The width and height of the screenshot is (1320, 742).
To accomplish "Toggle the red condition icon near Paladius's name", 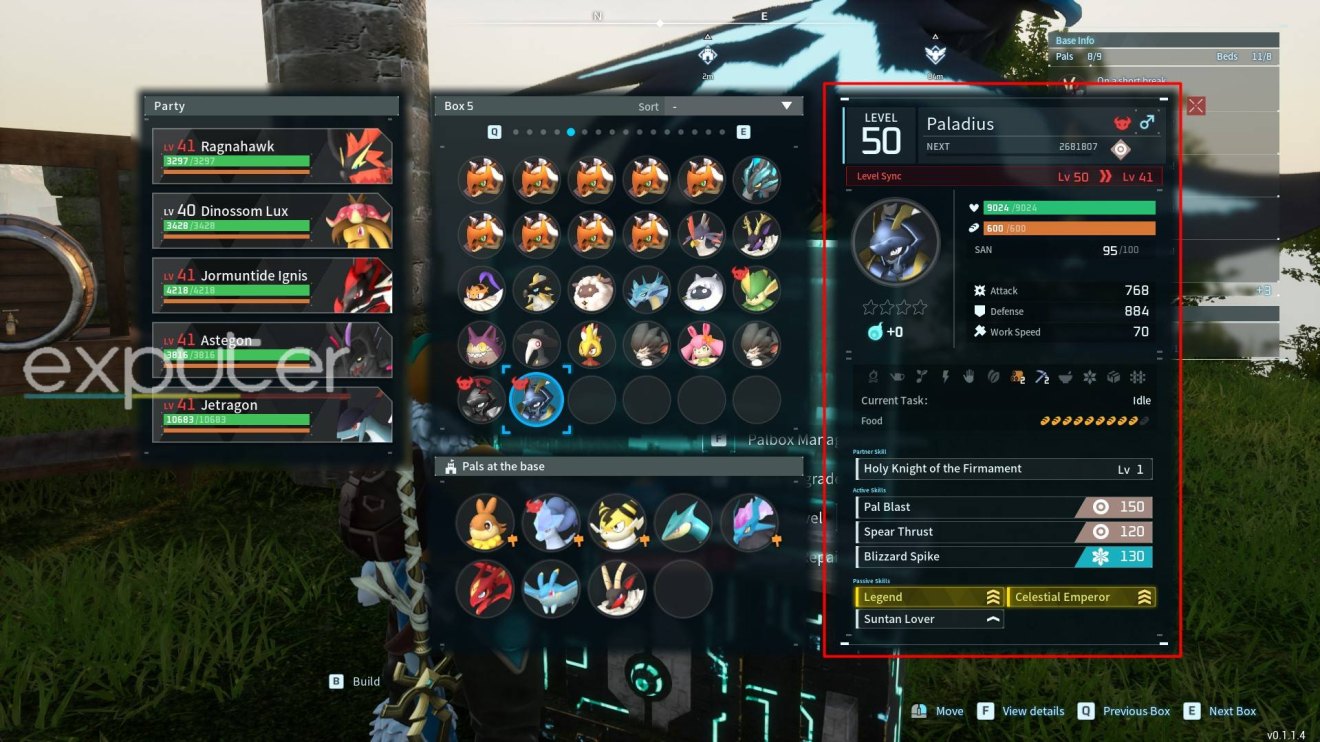I will pyautogui.click(x=1122, y=121).
